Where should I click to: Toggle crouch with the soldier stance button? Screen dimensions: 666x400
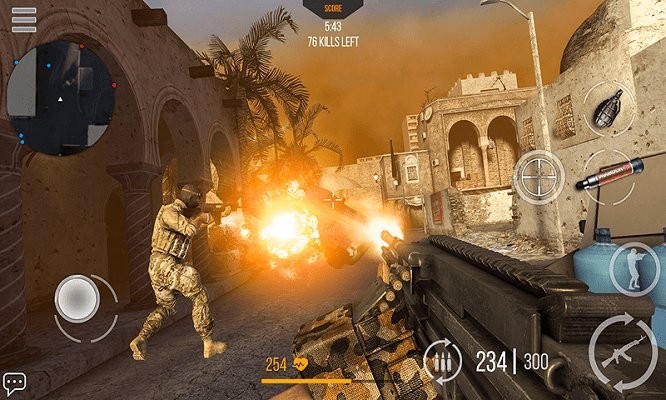(x=632, y=267)
